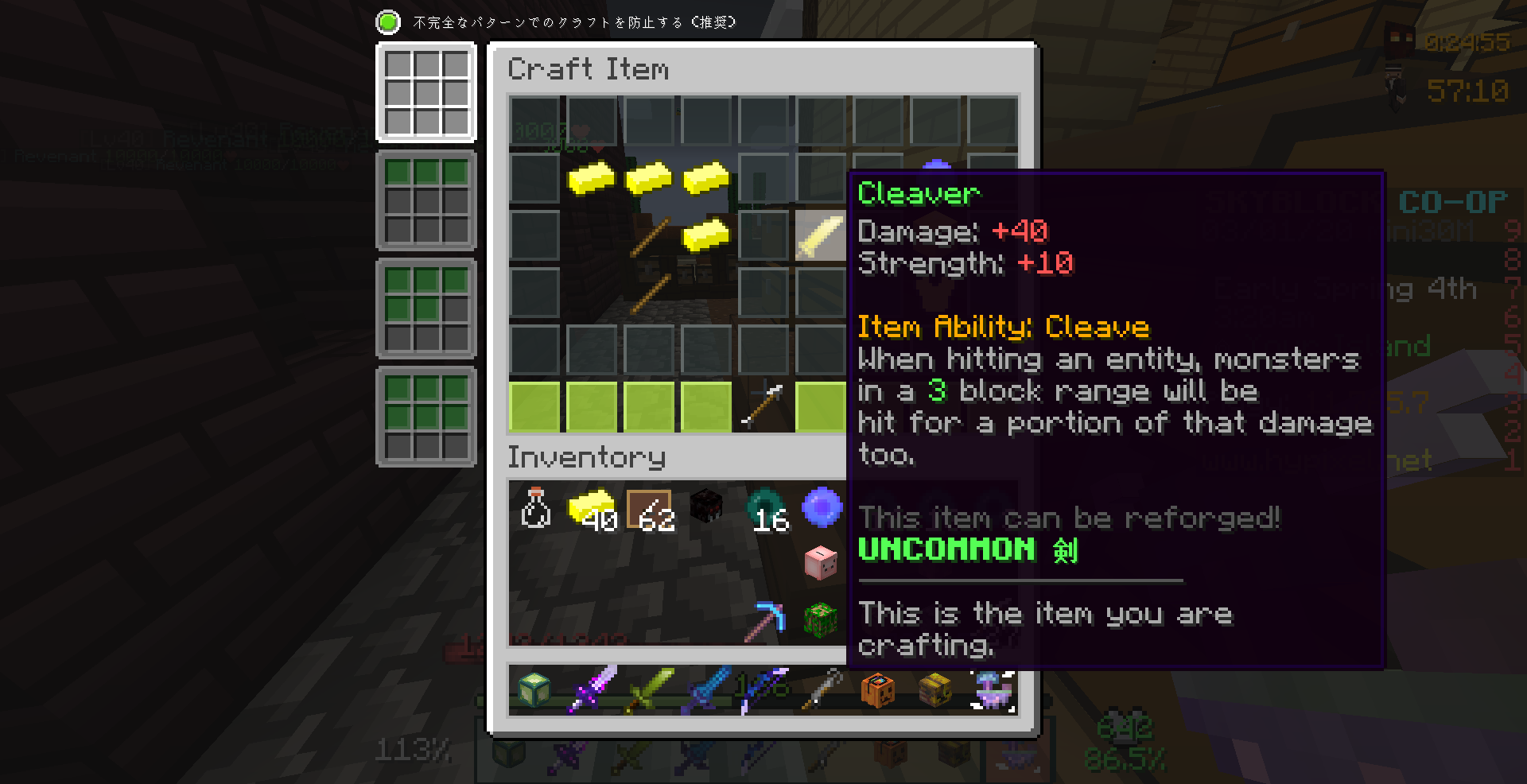Select the blue orb in the inventory
This screenshot has height=784, width=1527.
pos(822,507)
